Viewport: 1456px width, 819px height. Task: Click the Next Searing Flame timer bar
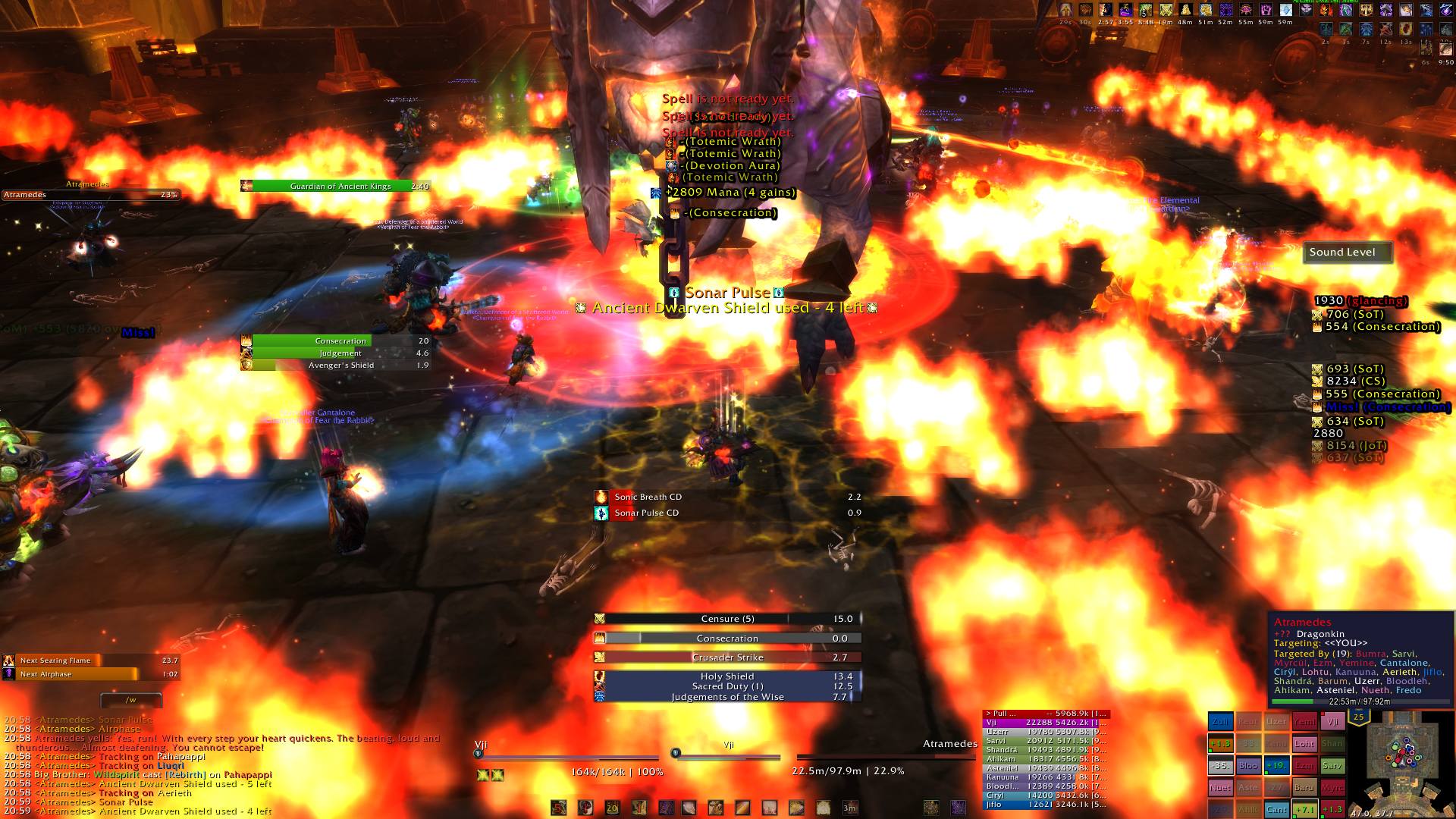click(x=90, y=661)
